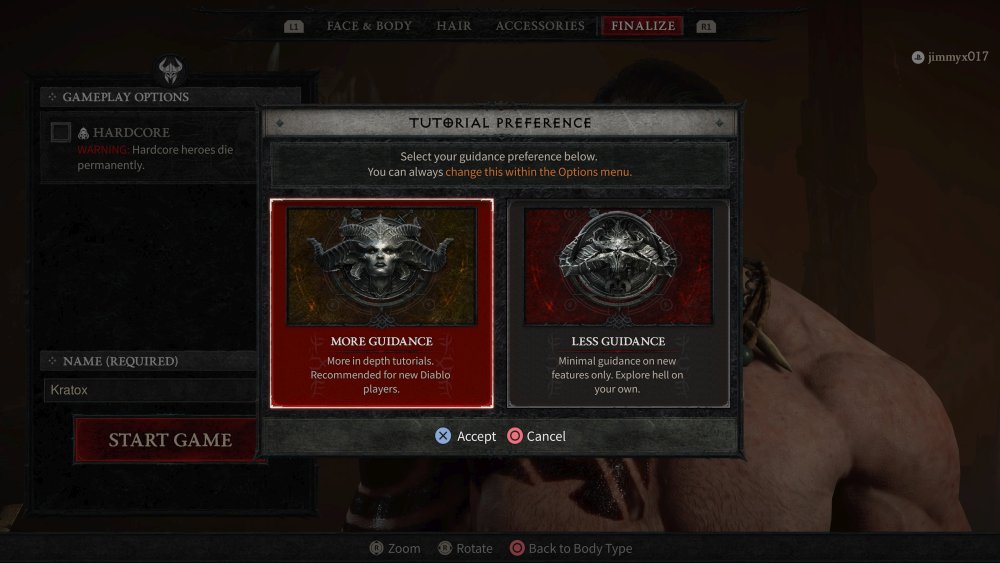
Task: Toggle the Hardcore mode checkbox
Action: [61, 132]
